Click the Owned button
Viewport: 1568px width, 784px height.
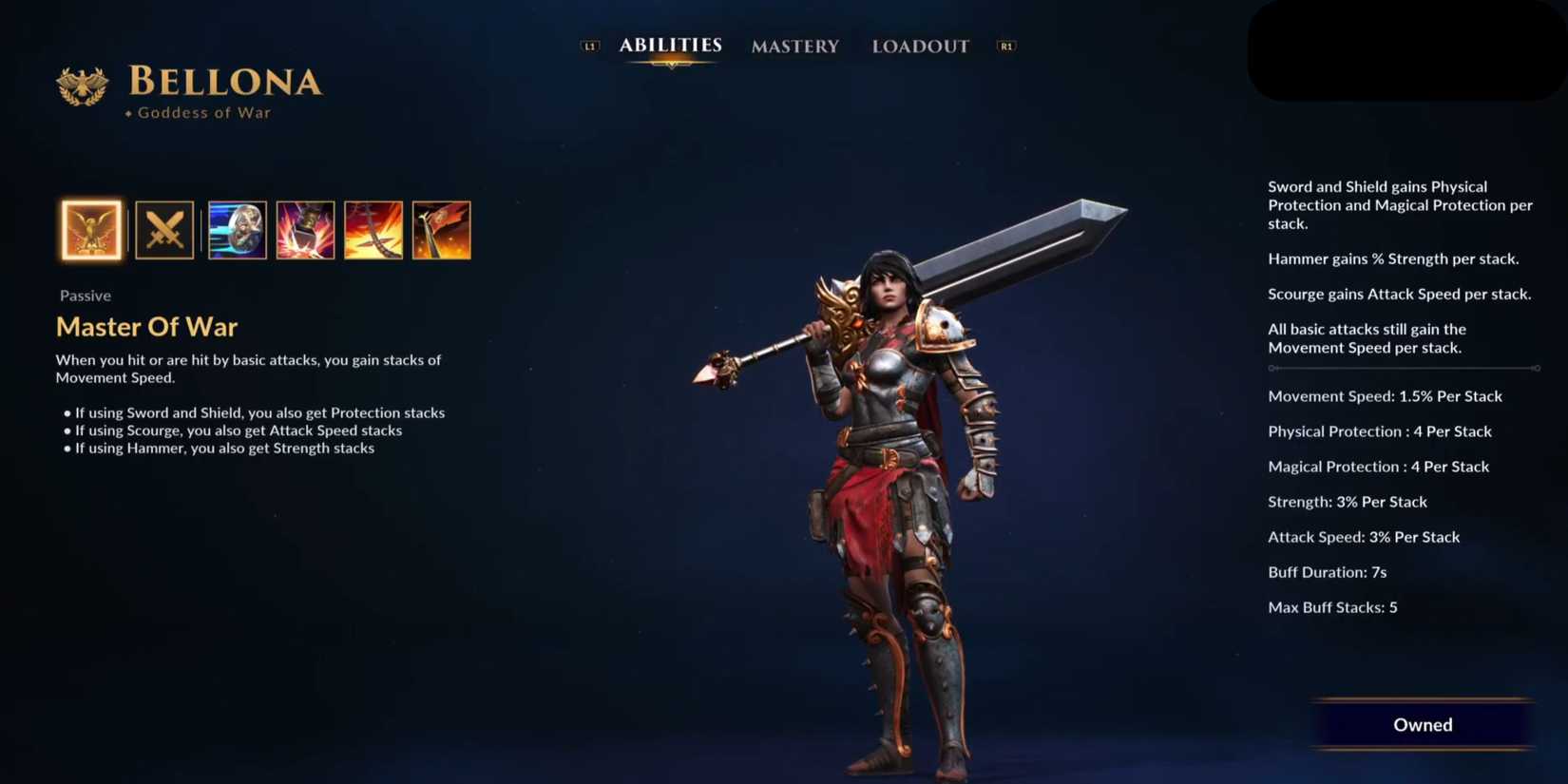(x=1423, y=724)
